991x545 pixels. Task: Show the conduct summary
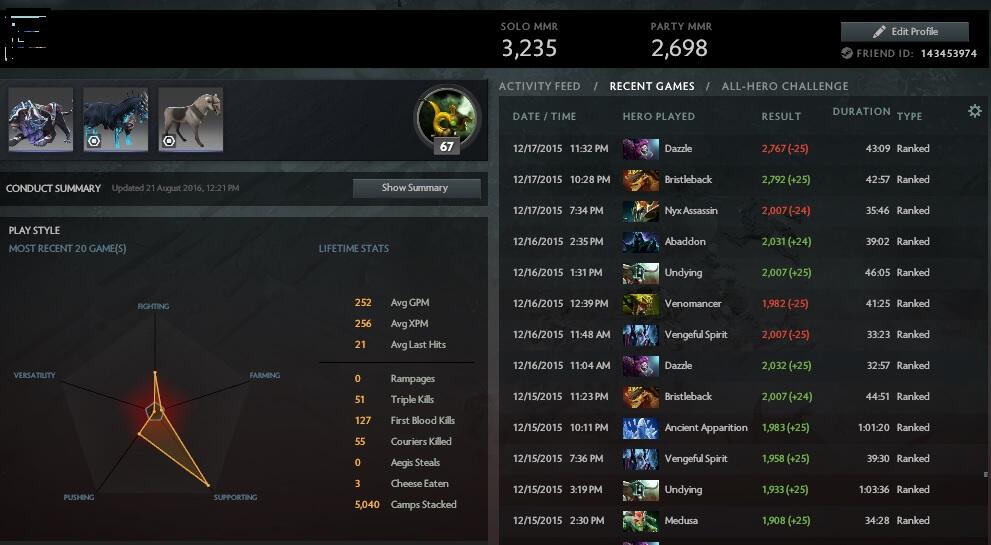tap(415, 188)
